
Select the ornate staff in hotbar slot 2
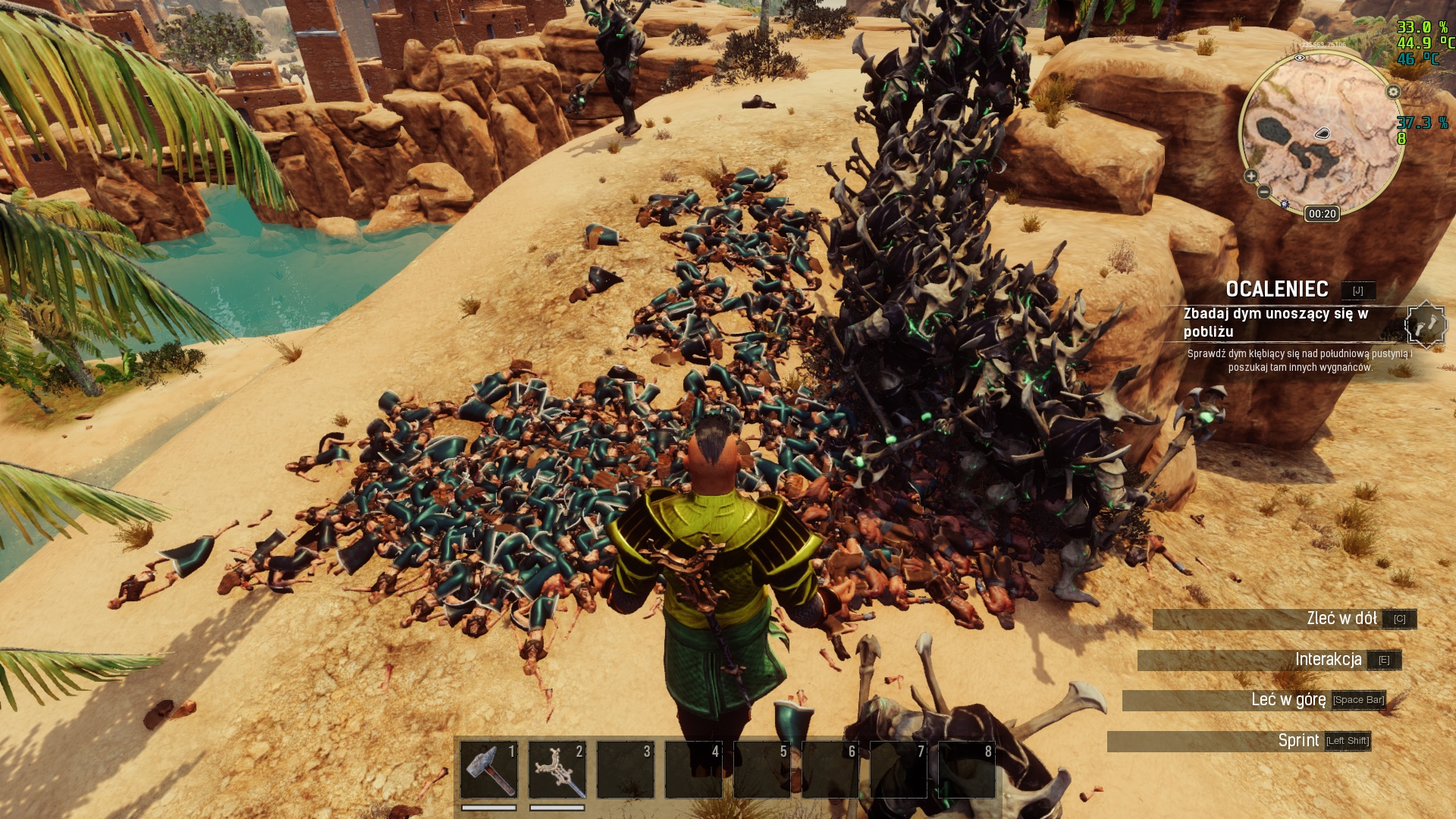(x=557, y=769)
